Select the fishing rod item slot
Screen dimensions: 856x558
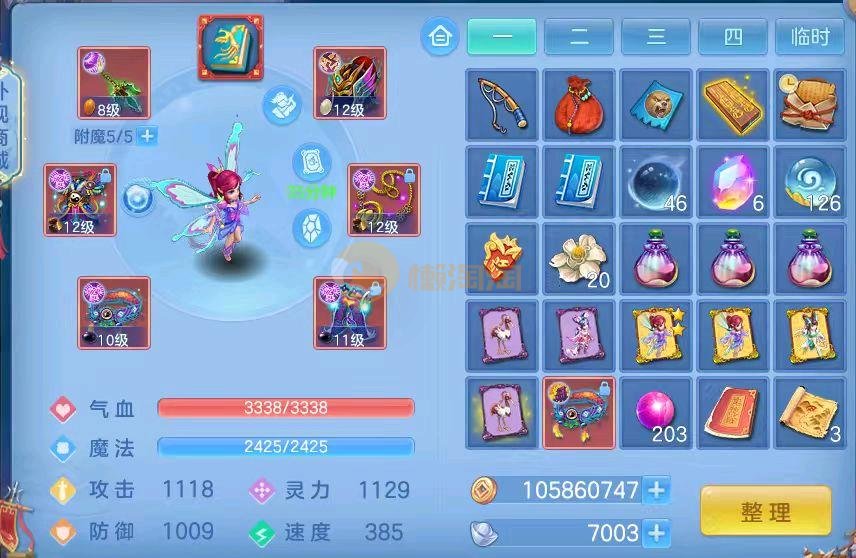tap(502, 104)
